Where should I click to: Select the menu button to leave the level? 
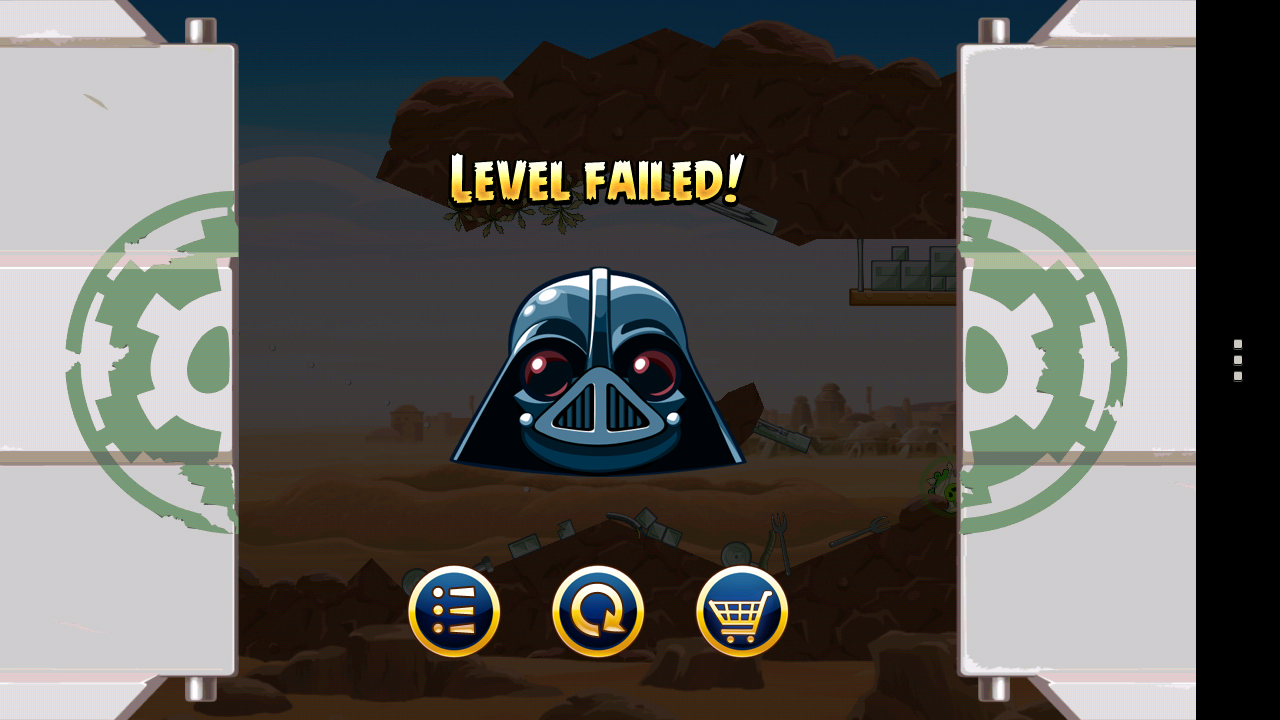455,610
